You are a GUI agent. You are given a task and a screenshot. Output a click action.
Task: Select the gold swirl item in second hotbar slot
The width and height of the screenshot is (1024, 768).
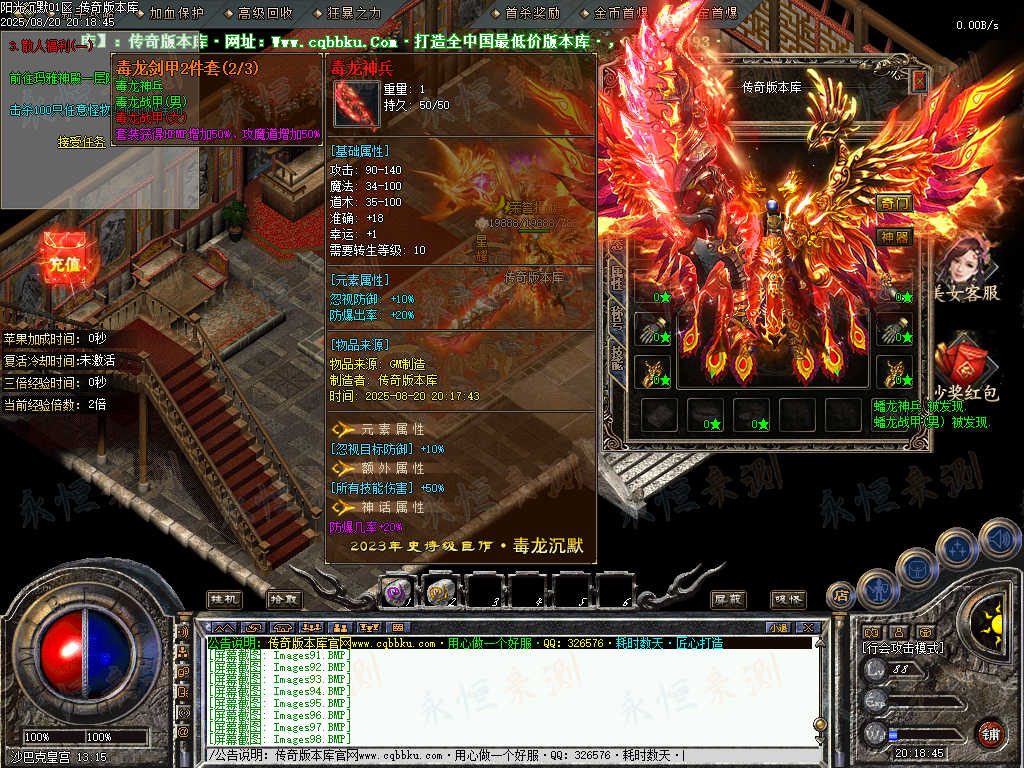441,592
